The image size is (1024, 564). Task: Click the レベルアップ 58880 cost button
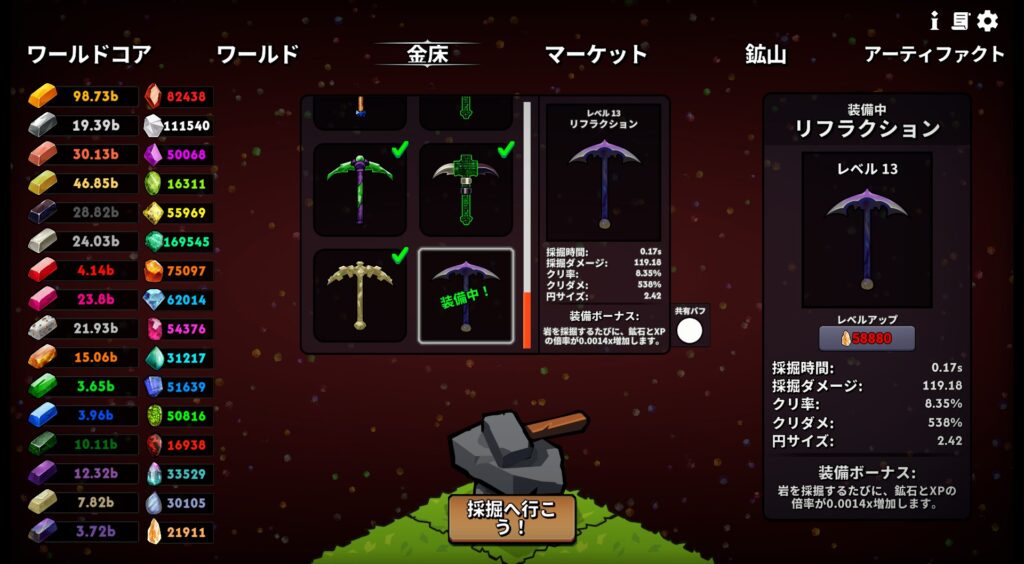[867, 338]
